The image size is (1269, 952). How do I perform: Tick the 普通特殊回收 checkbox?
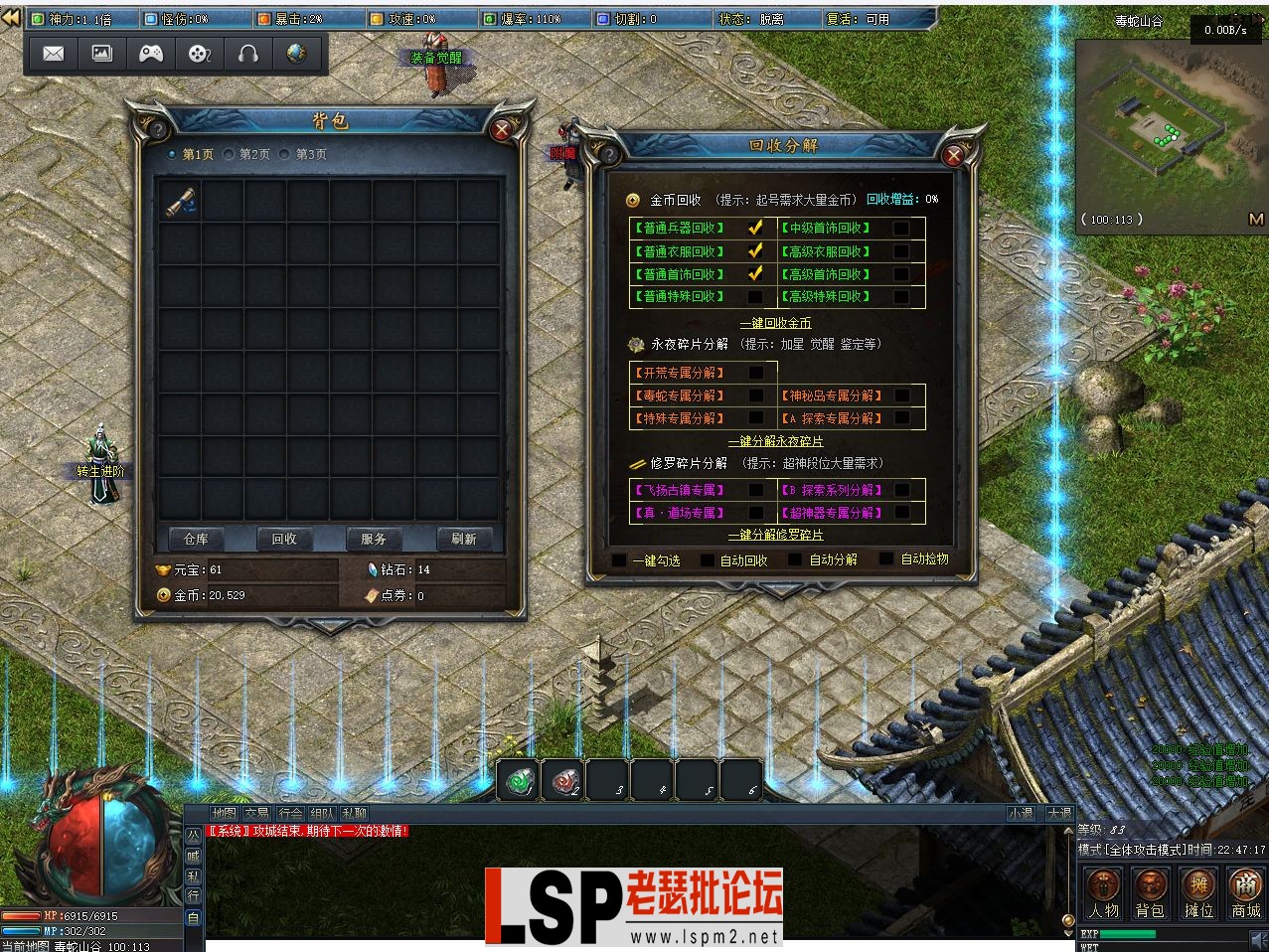click(x=755, y=296)
